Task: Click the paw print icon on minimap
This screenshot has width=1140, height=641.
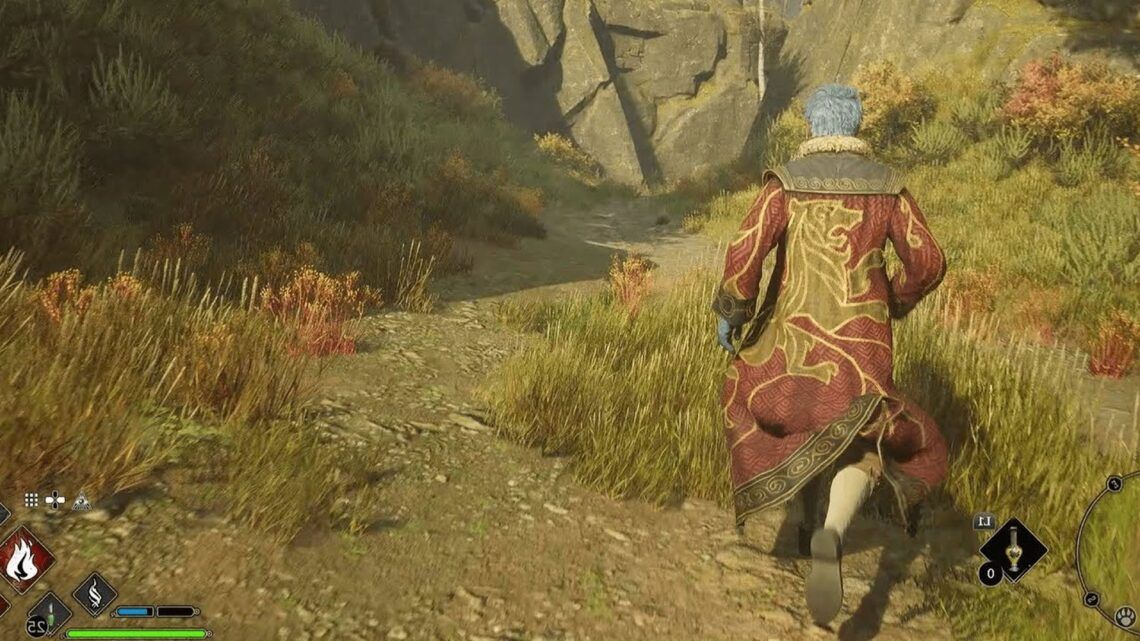Action: 1125,617
